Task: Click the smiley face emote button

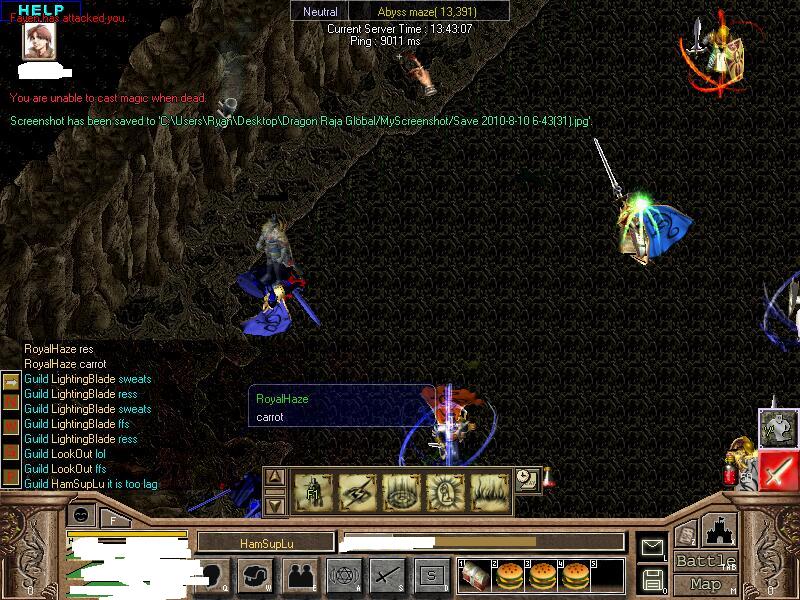Action: click(x=83, y=515)
